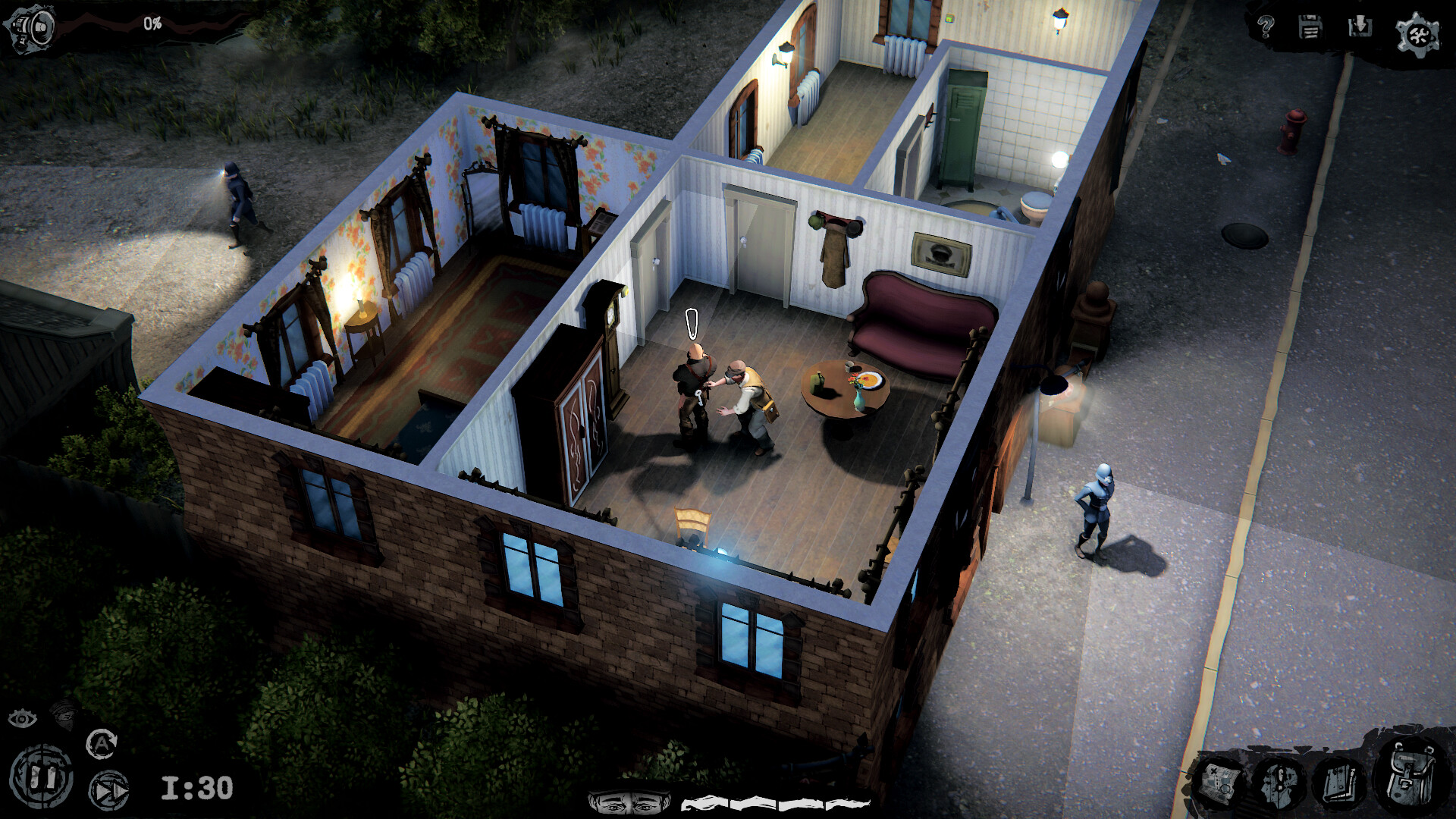The height and width of the screenshot is (819, 1456).
Task: Click the exclamation mark above the bald man
Action: tap(691, 322)
